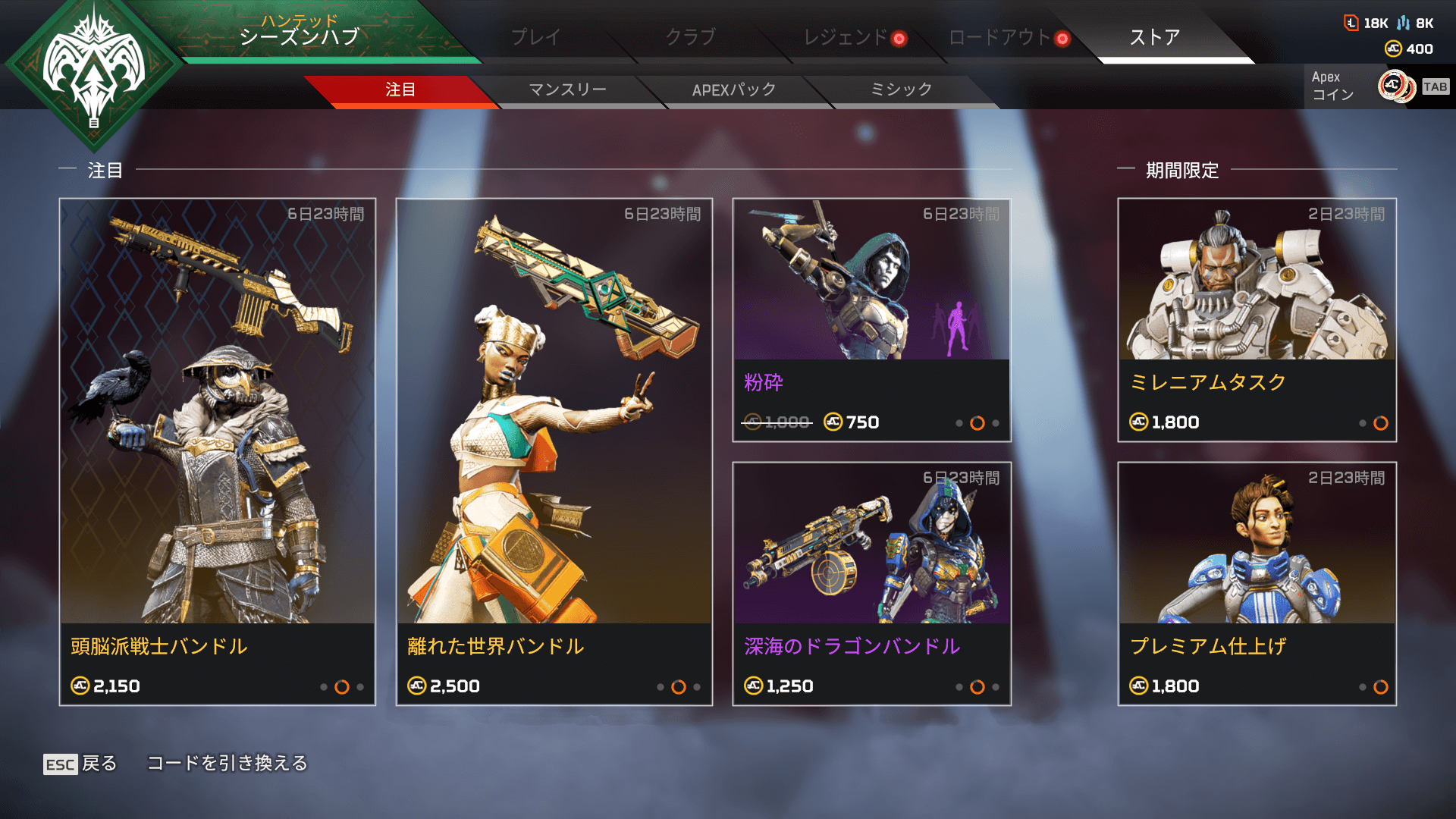Switch to the マンスリー store section
The width and height of the screenshot is (1456, 819).
click(x=567, y=89)
